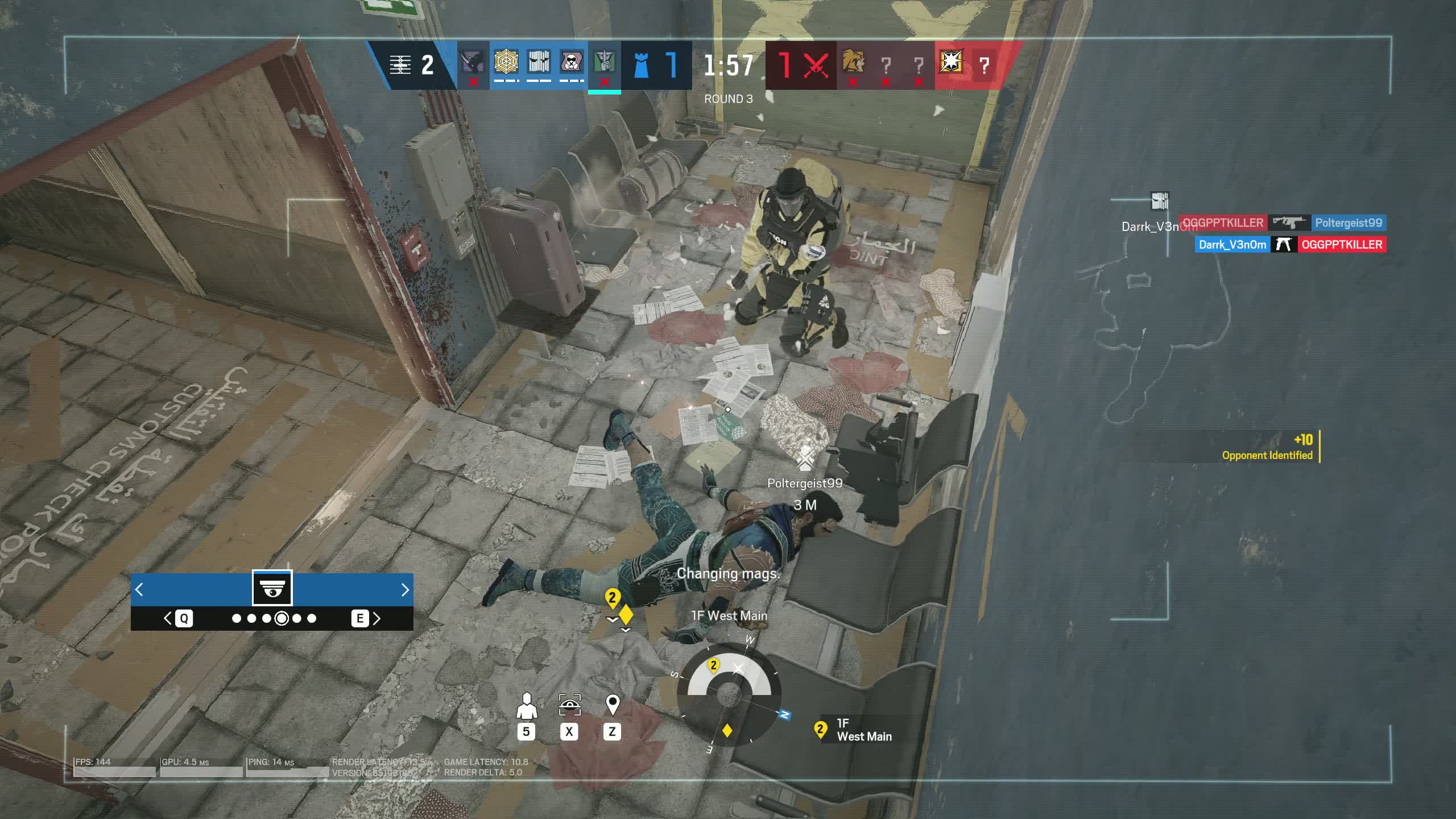Switch to the previous camera with the left arrow

[x=139, y=590]
